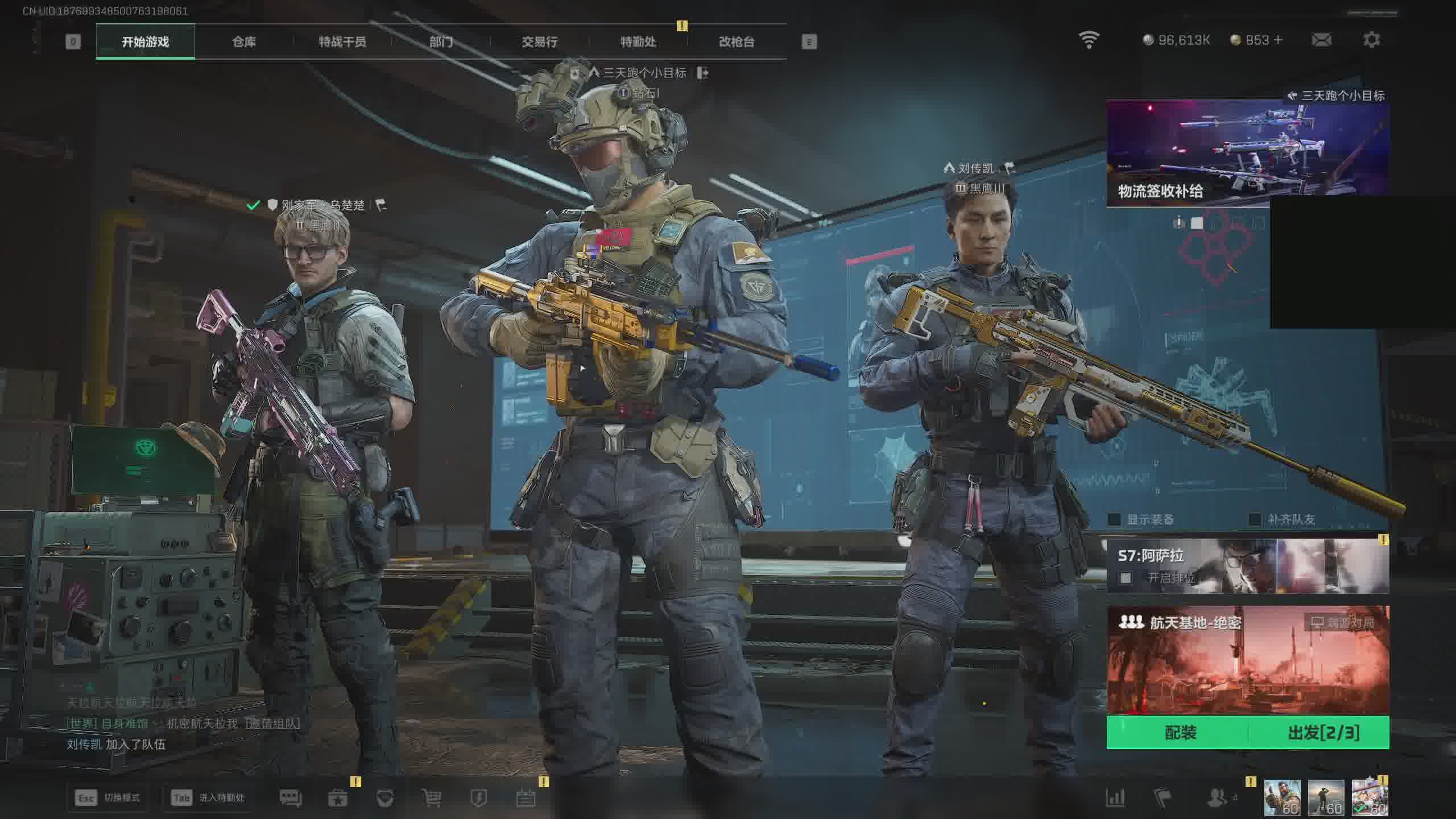Go to the 交易行 auction house tab
Image resolution: width=1456 pixels, height=819 pixels.
tap(539, 42)
